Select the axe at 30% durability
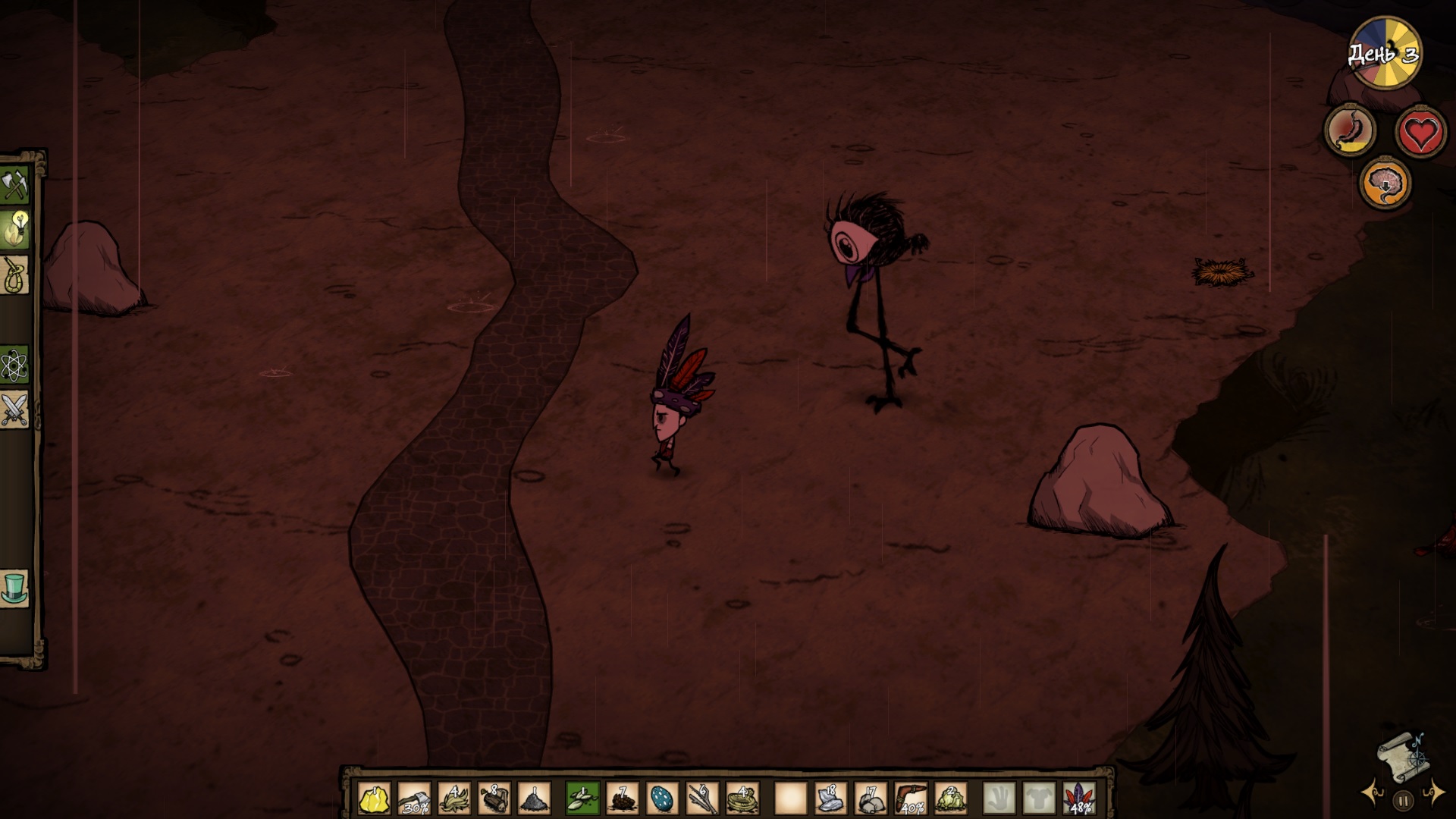 click(x=414, y=799)
